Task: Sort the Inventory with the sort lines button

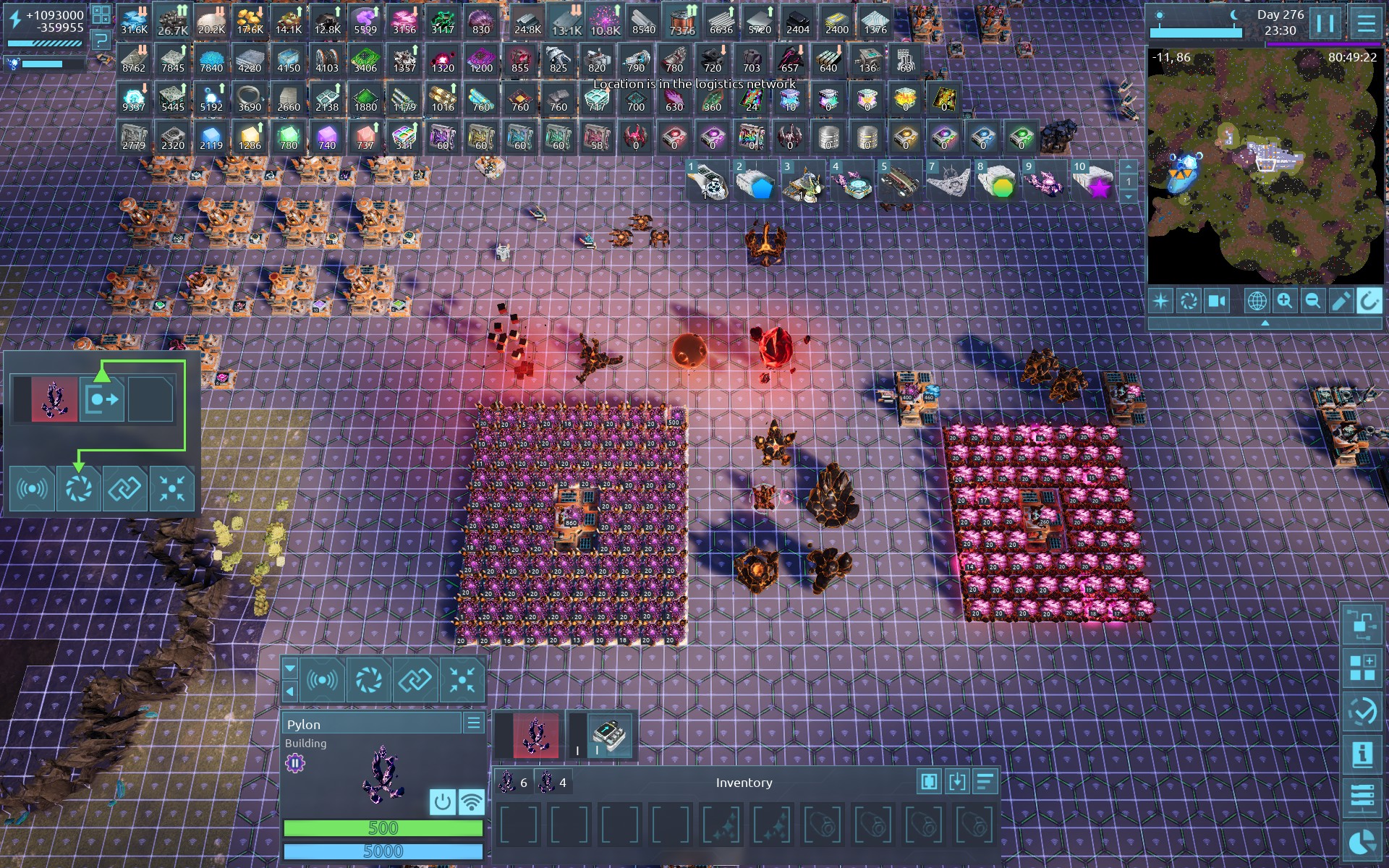Action: click(985, 781)
